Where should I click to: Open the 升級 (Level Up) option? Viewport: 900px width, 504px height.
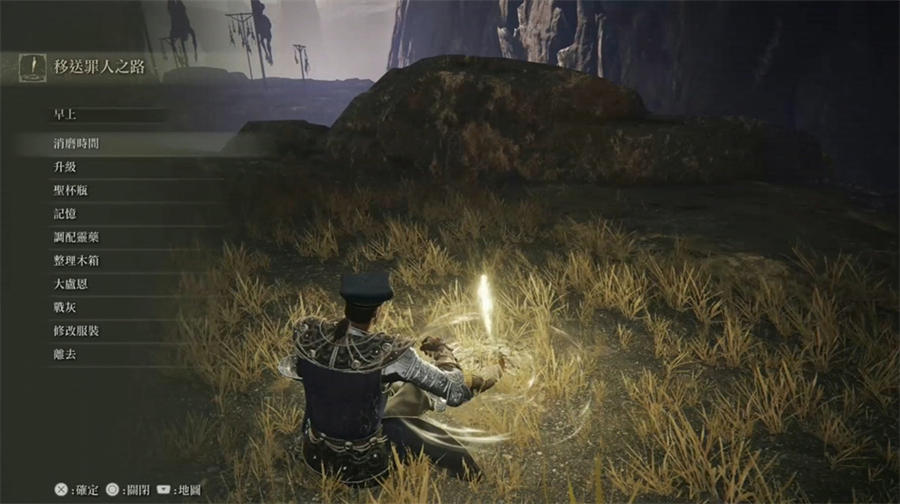click(64, 167)
